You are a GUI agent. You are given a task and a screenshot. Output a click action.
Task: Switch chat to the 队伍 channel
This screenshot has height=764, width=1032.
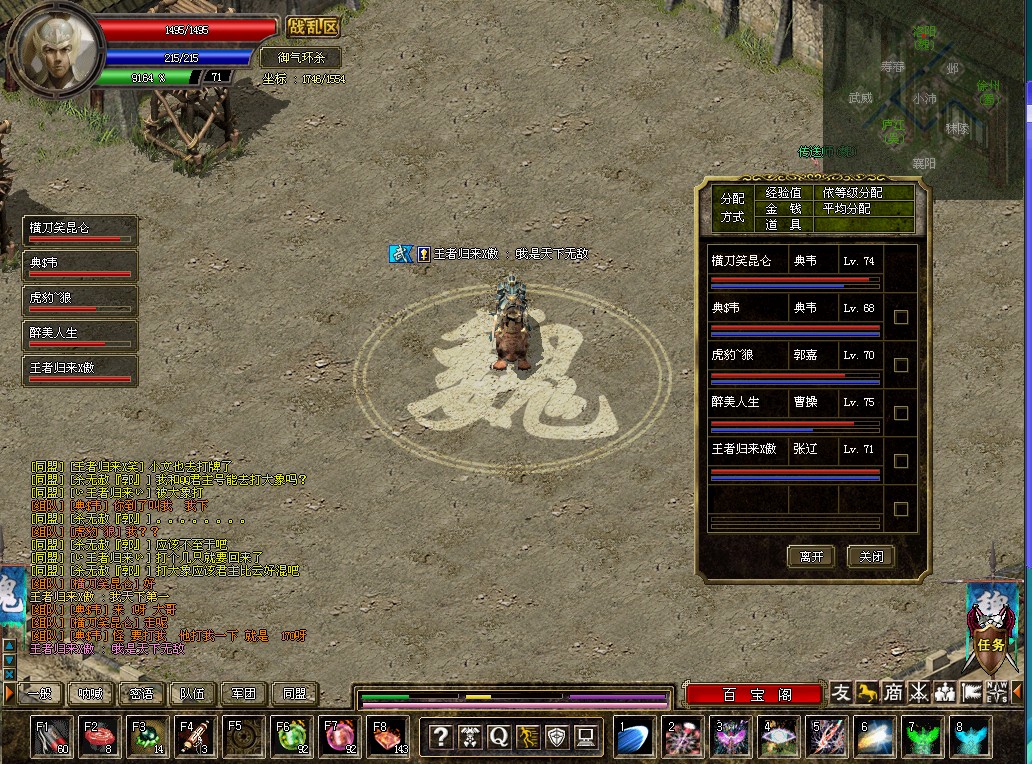192,693
